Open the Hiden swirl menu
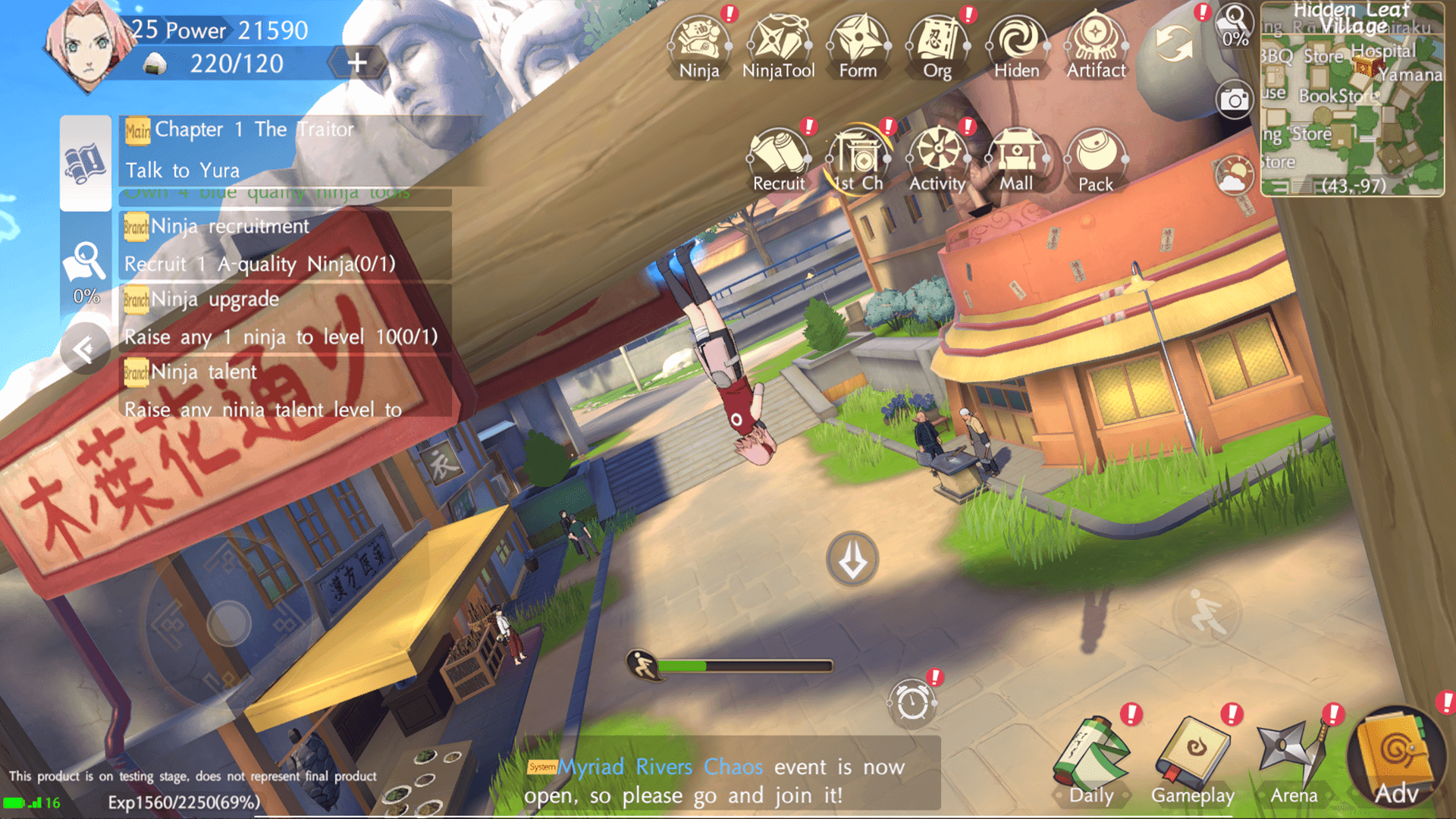The width and height of the screenshot is (1456, 819). pyautogui.click(x=1016, y=45)
